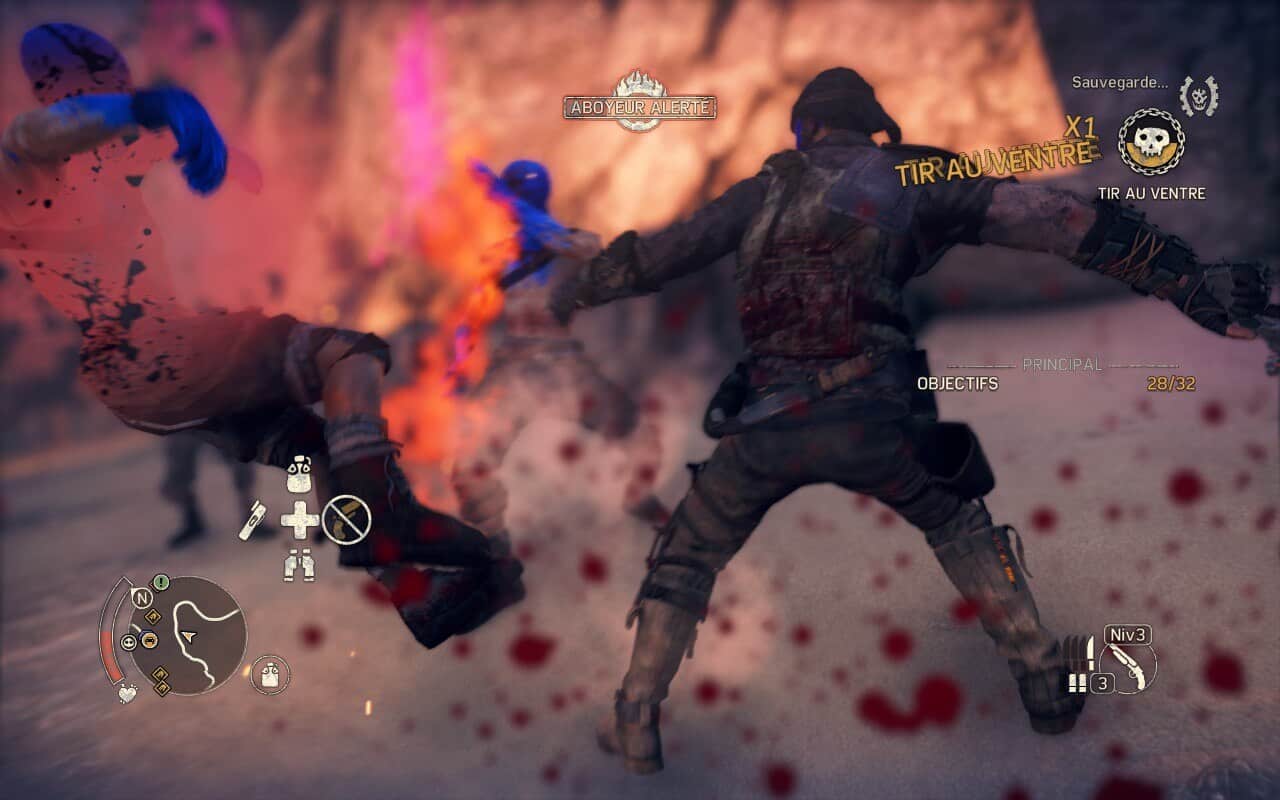
Task: Click the green exclamation marker on minimap
Action: pos(161,582)
